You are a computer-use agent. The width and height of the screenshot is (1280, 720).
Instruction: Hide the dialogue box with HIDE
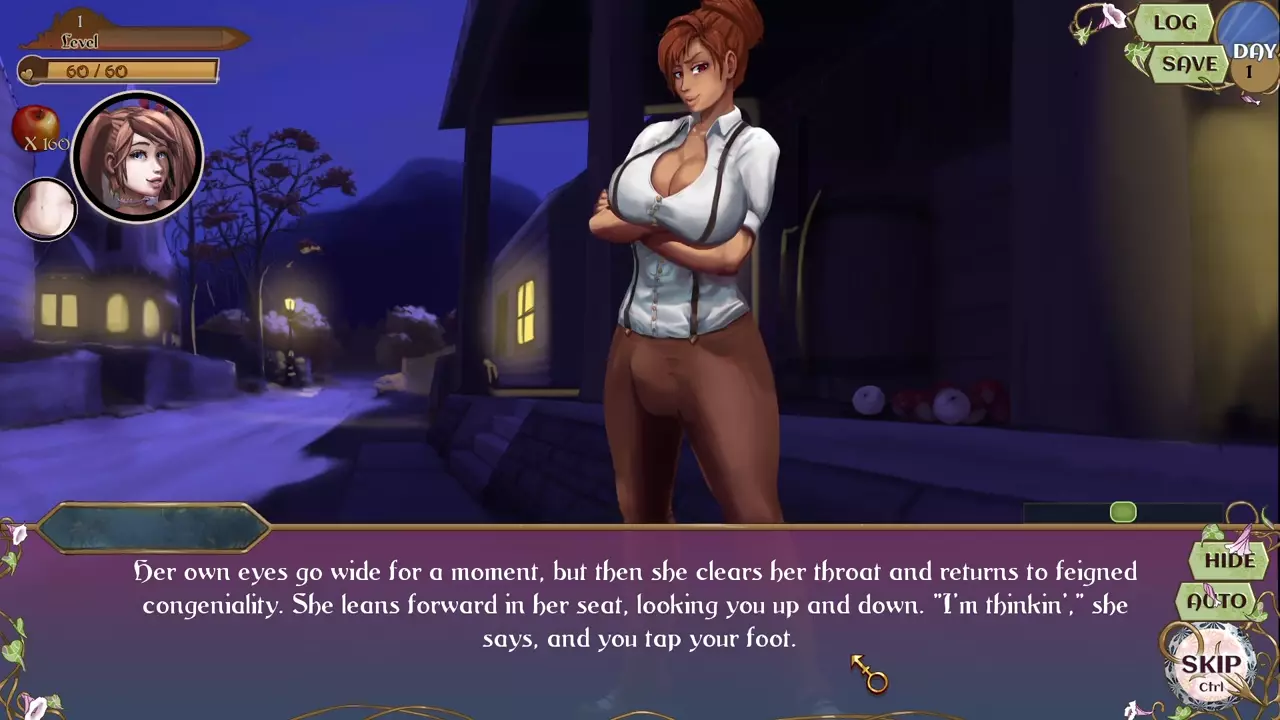(1229, 560)
